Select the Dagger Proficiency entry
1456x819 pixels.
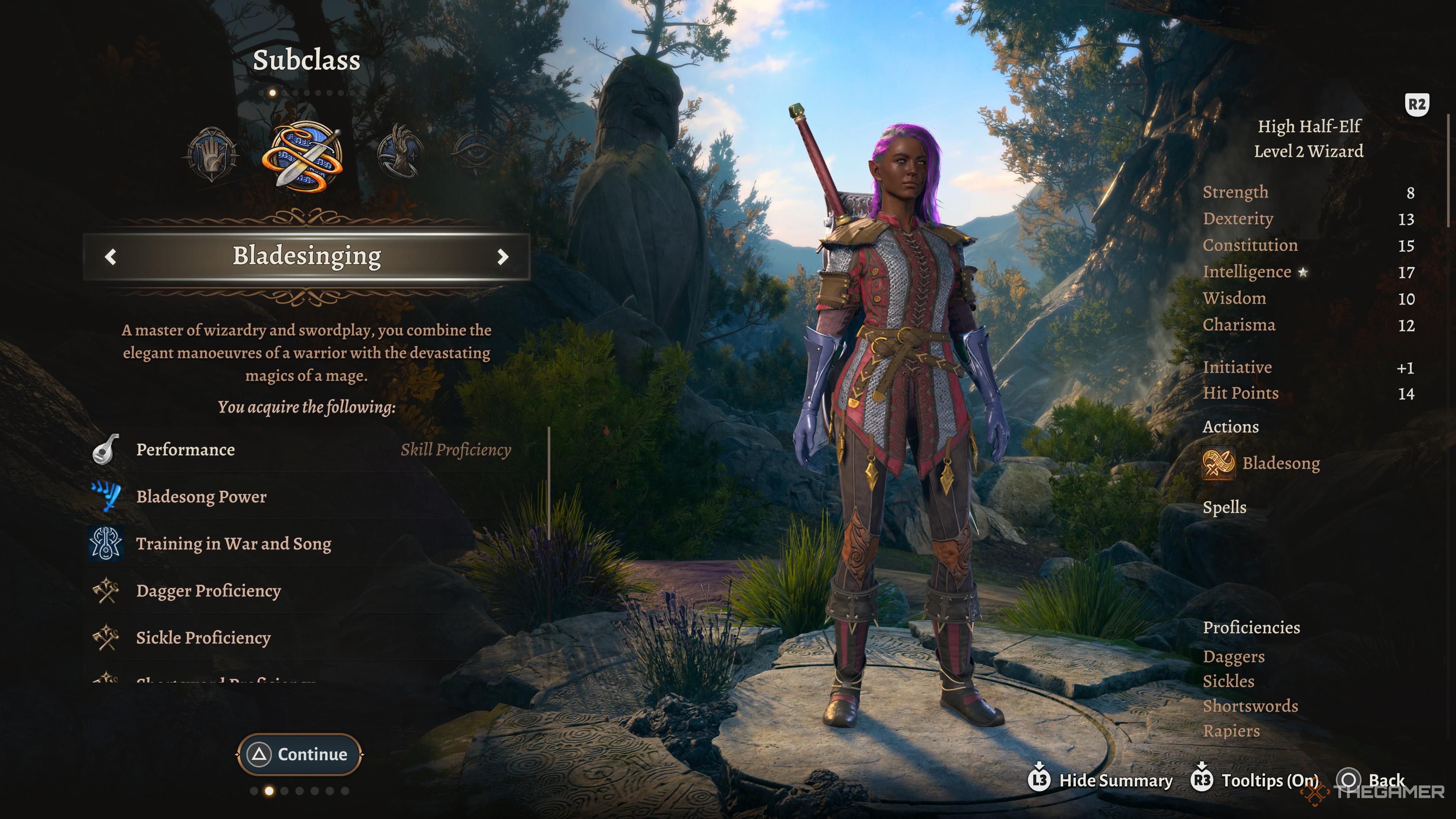point(208,591)
